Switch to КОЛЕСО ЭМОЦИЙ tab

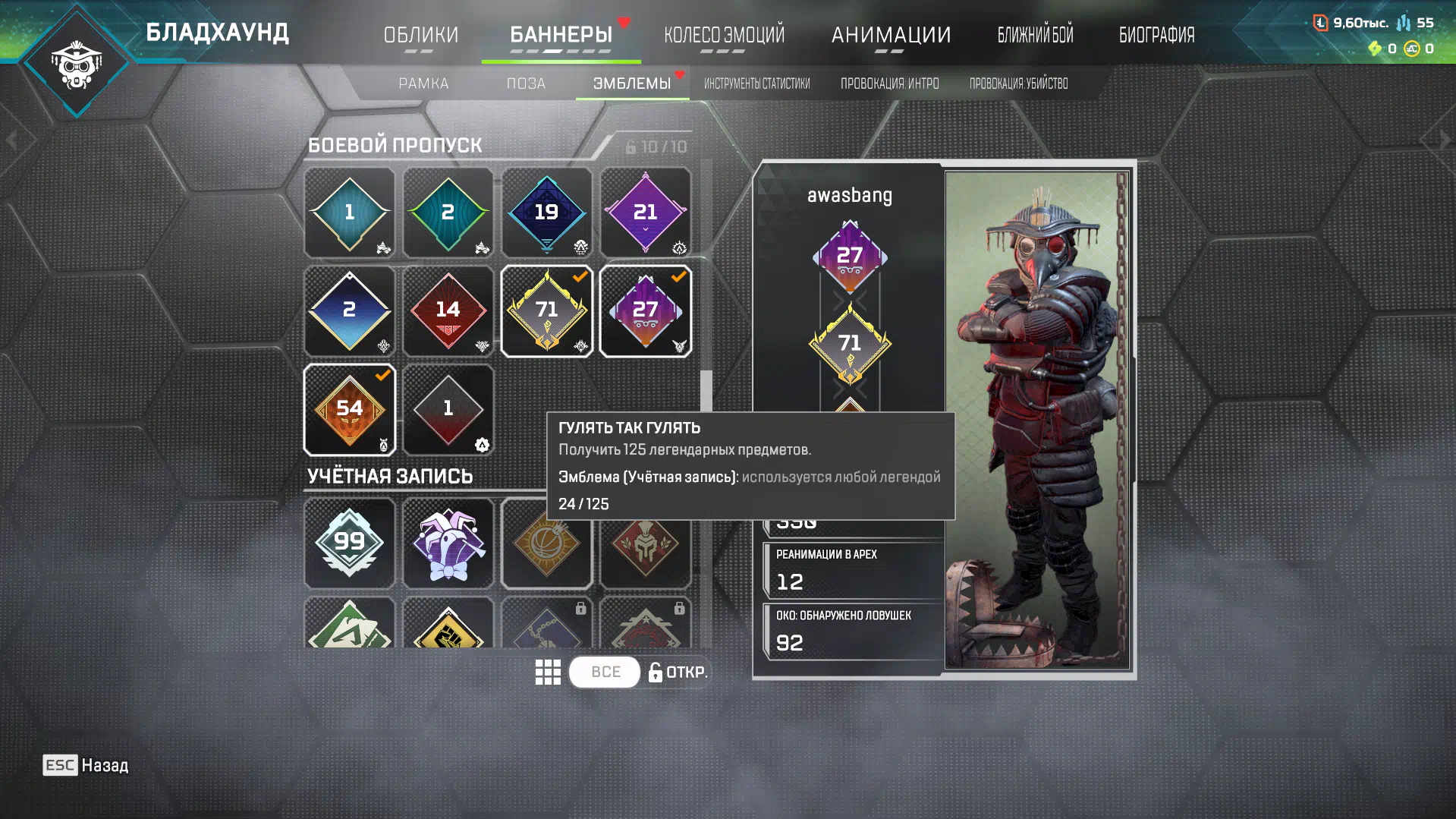[x=724, y=35]
